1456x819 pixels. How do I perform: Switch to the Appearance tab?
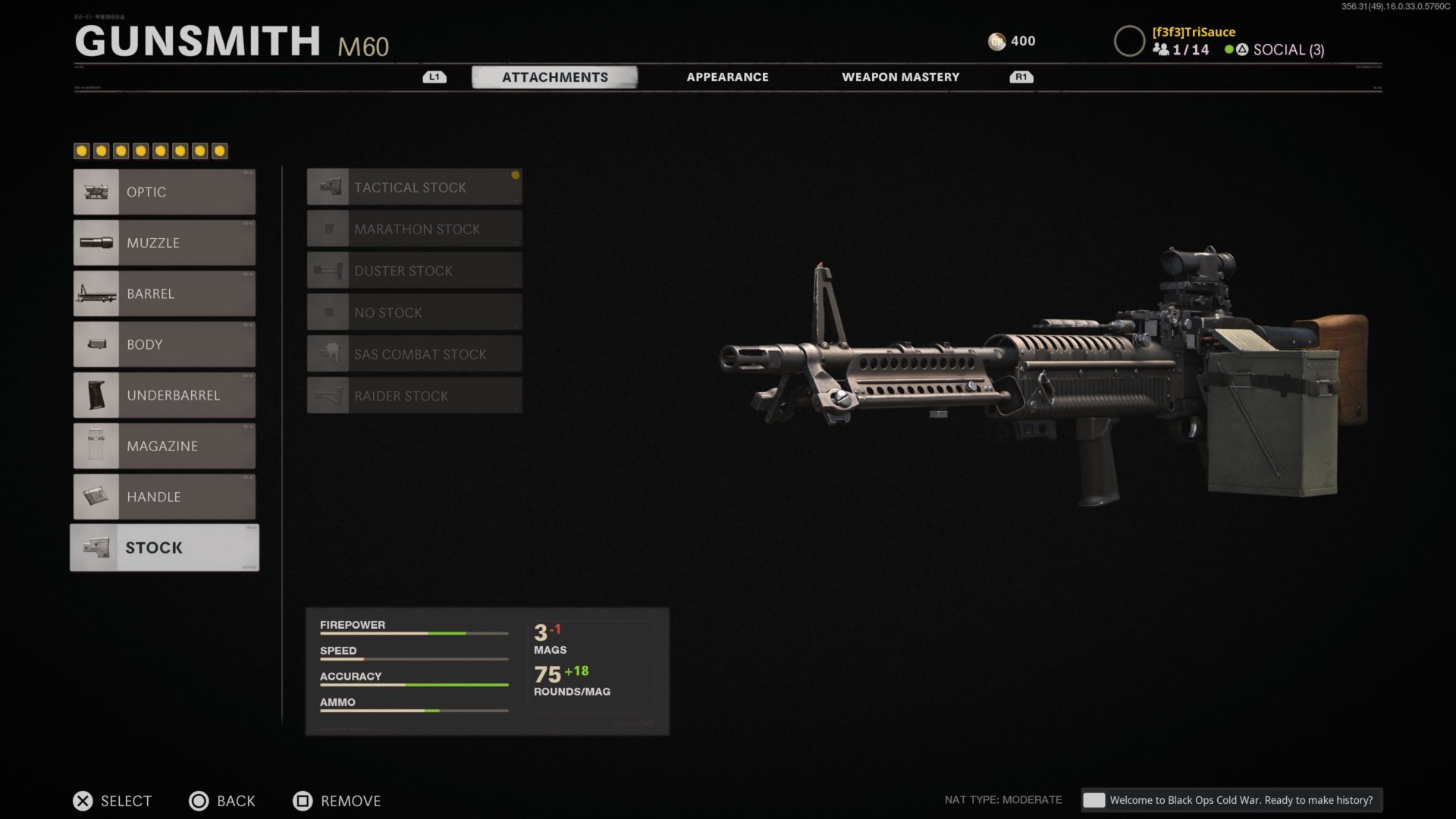point(727,77)
